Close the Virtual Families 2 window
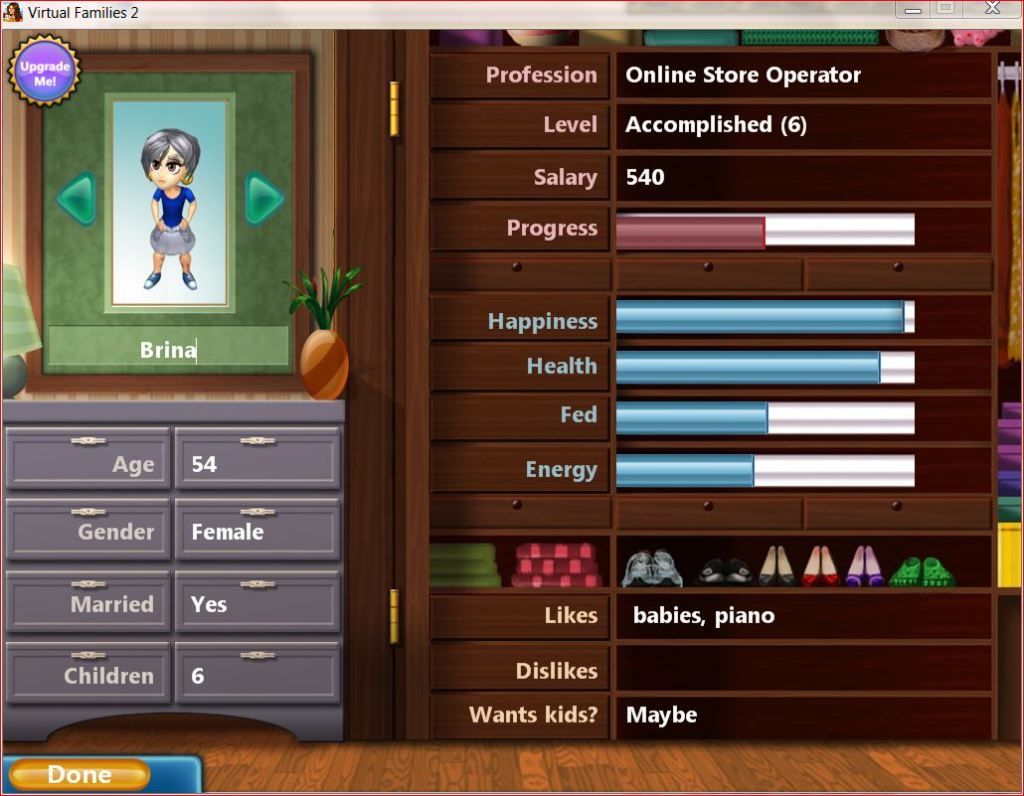1024x796 pixels. tap(992, 9)
